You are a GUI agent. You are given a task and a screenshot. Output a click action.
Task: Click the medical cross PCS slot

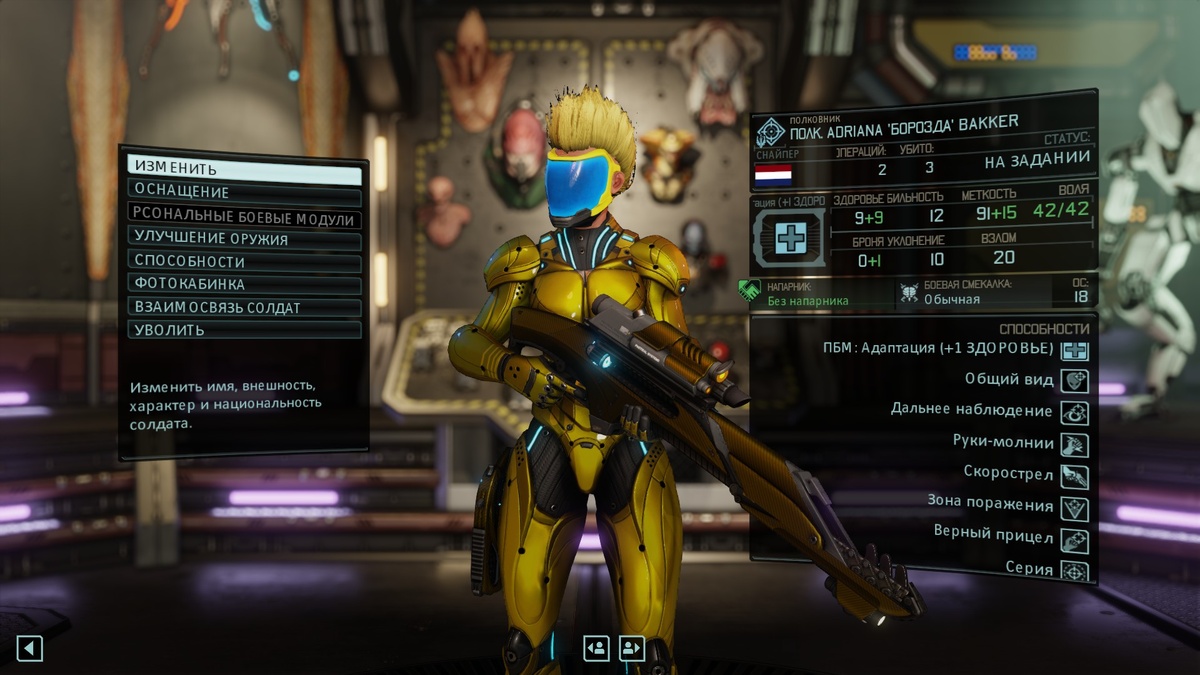click(790, 238)
